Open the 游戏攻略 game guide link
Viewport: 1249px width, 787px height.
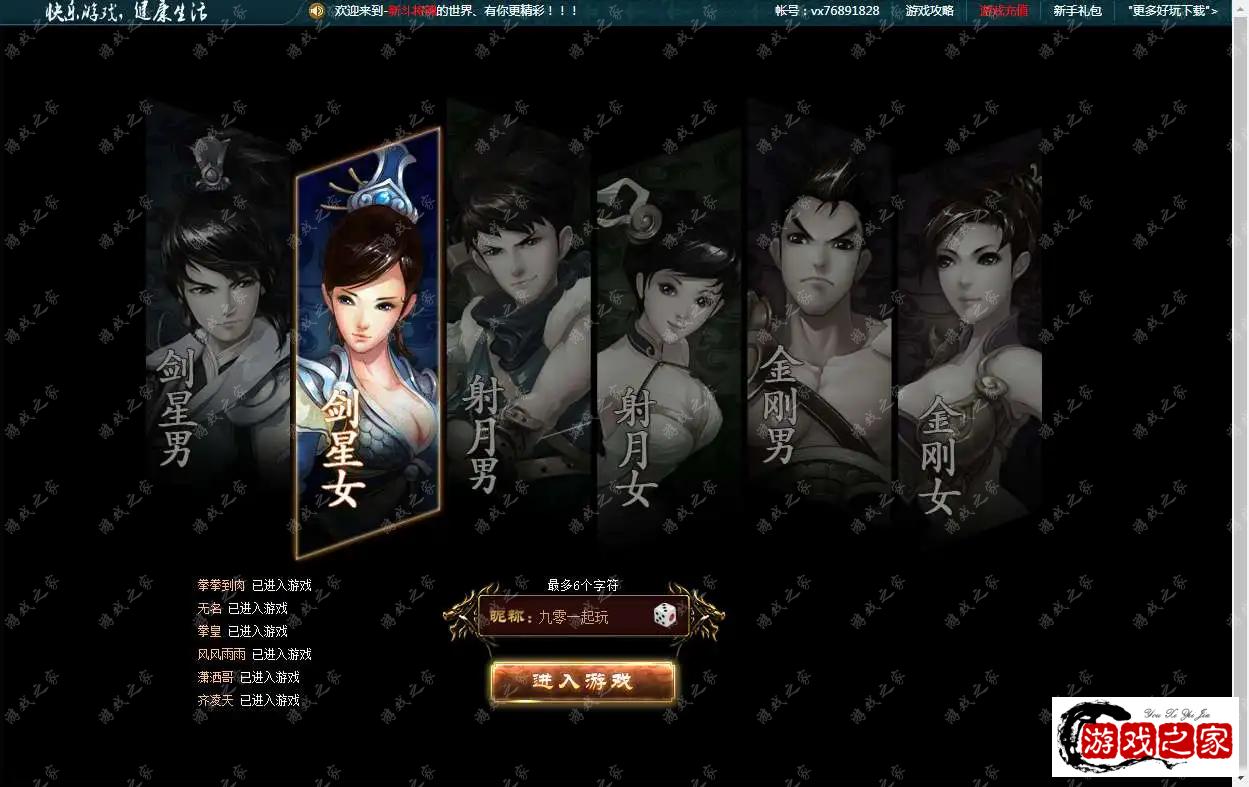[x=929, y=11]
